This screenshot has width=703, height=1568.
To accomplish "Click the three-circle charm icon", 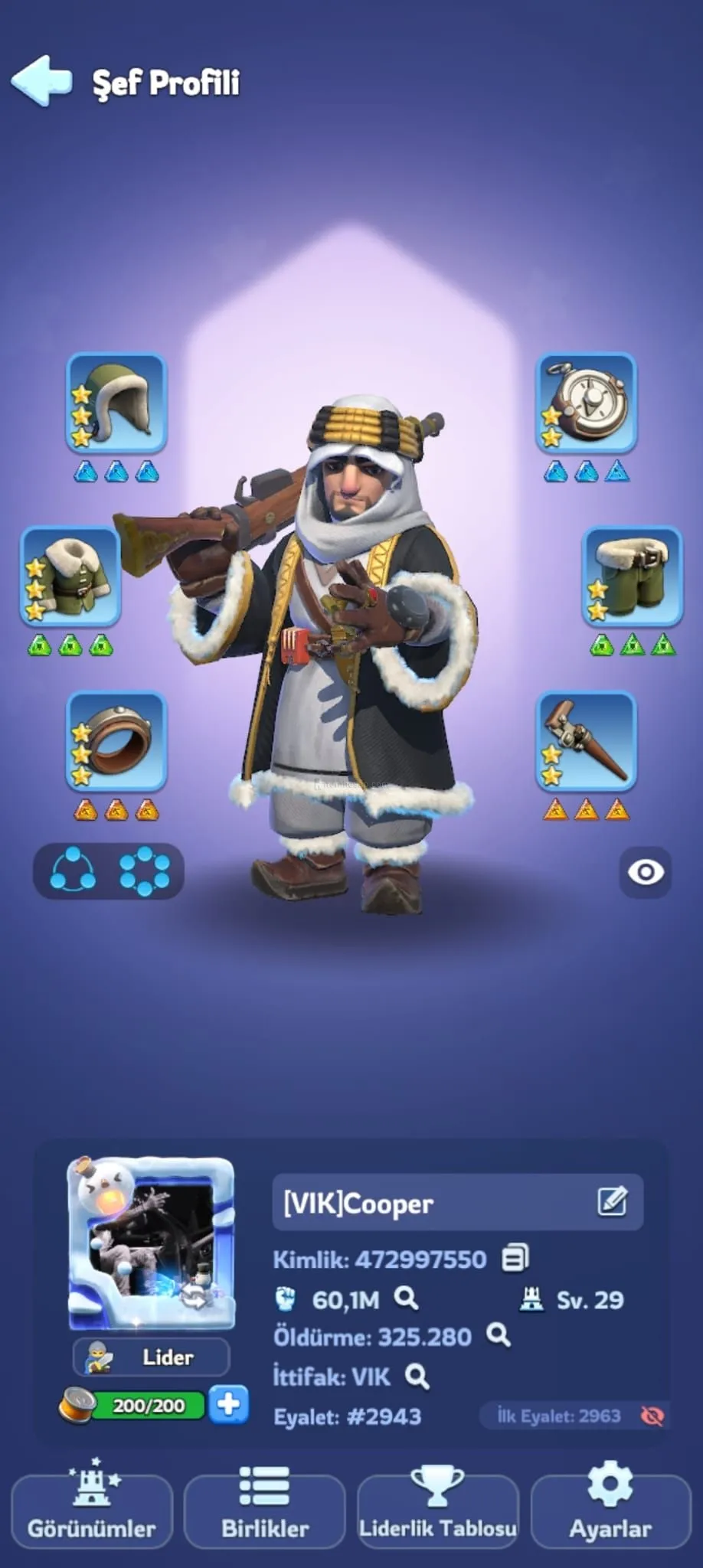I will 73,871.
